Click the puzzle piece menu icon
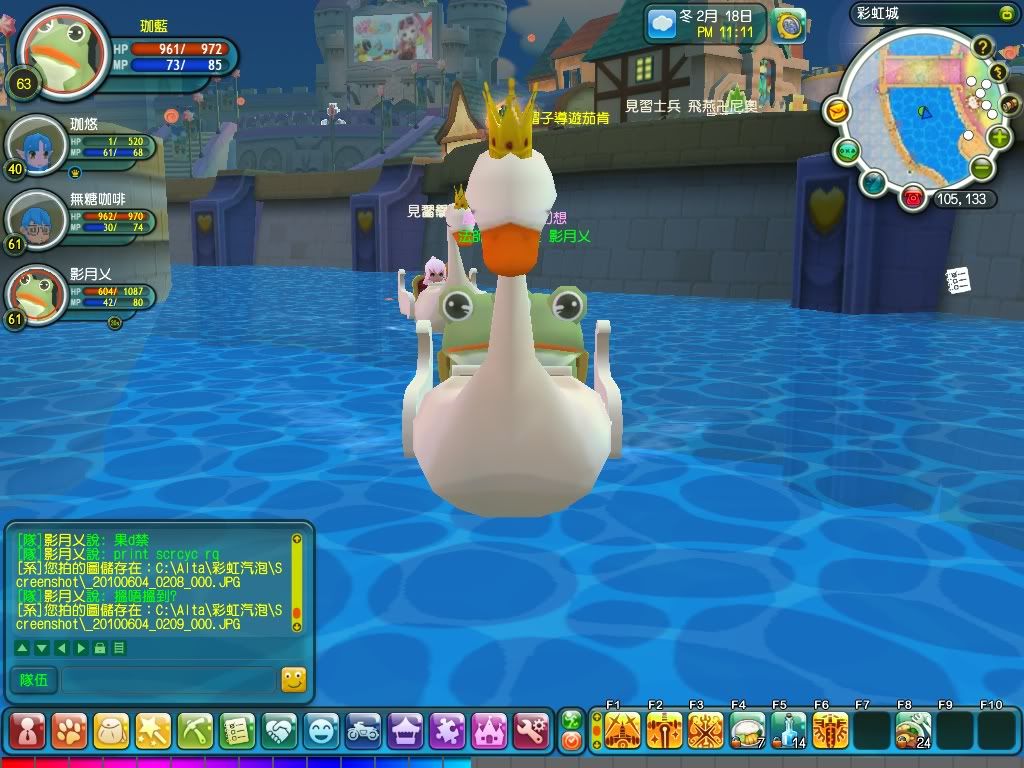The height and width of the screenshot is (768, 1024). [x=447, y=731]
